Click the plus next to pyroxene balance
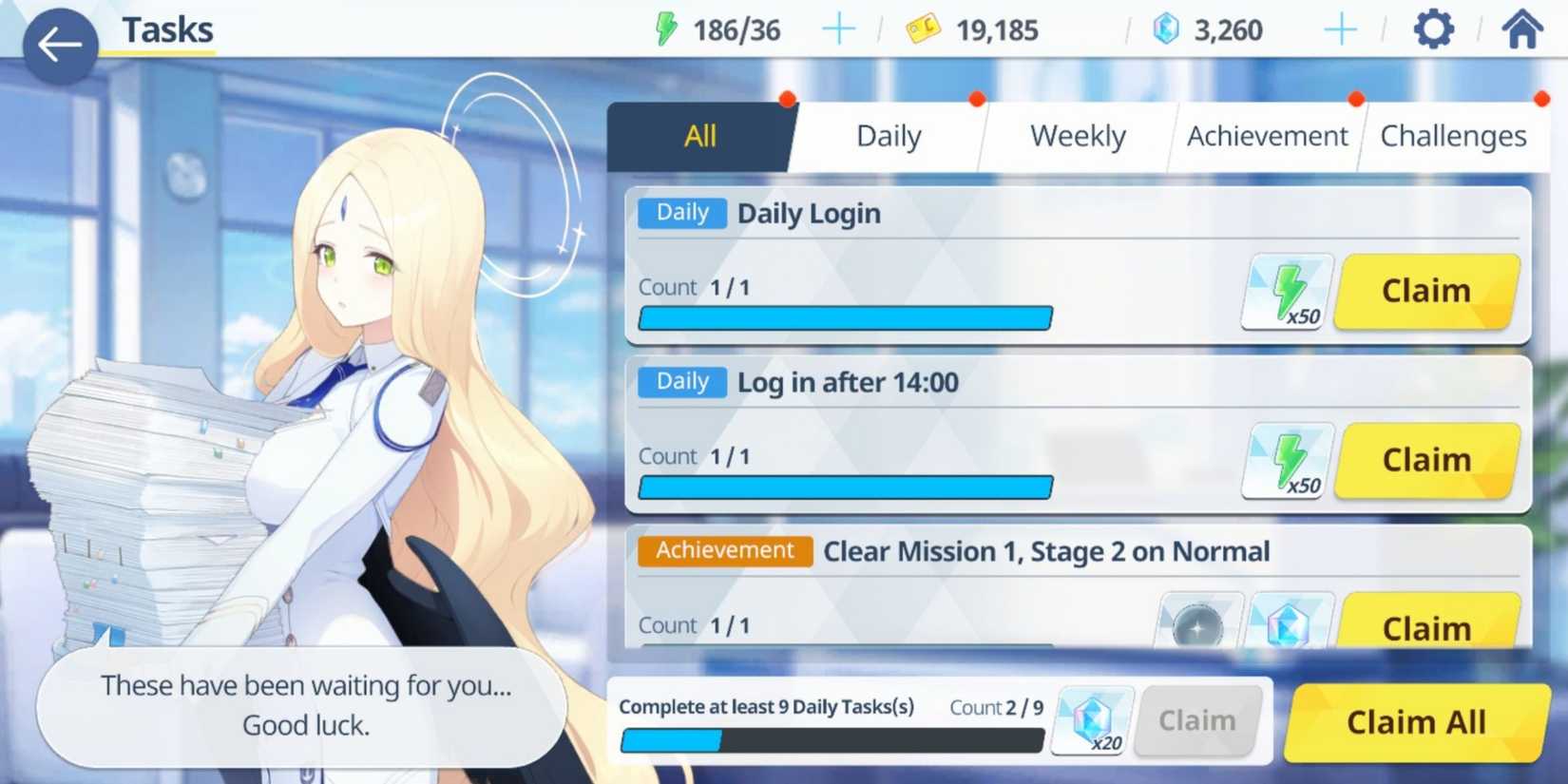1568x784 pixels. [1342, 29]
